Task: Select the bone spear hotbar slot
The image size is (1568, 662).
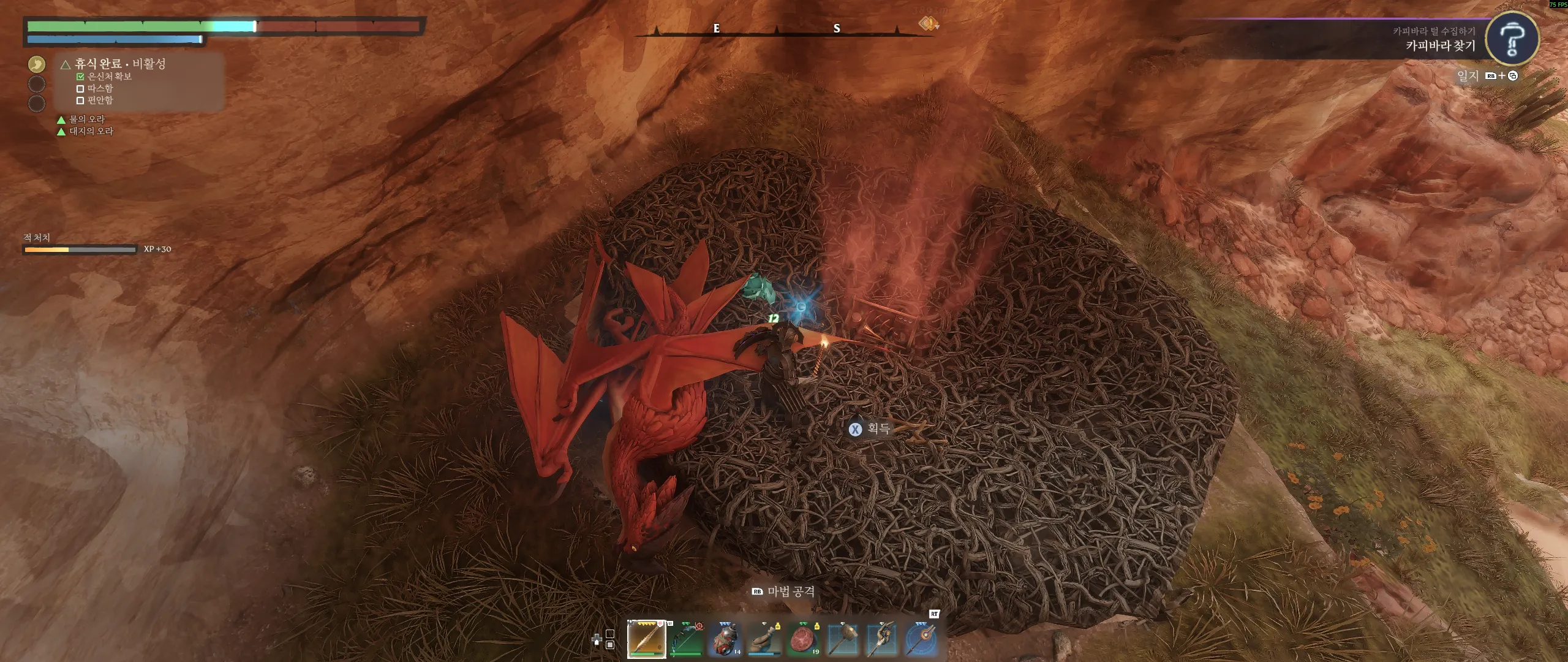Action: 647,638
